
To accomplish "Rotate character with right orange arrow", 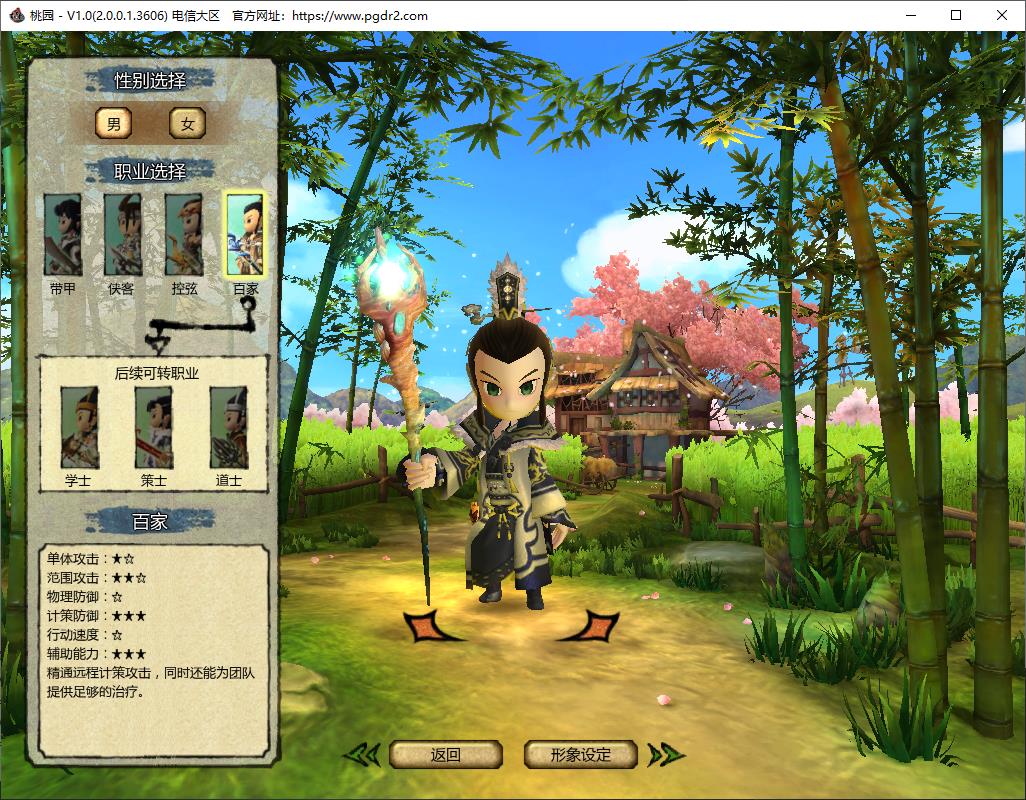I will point(592,627).
